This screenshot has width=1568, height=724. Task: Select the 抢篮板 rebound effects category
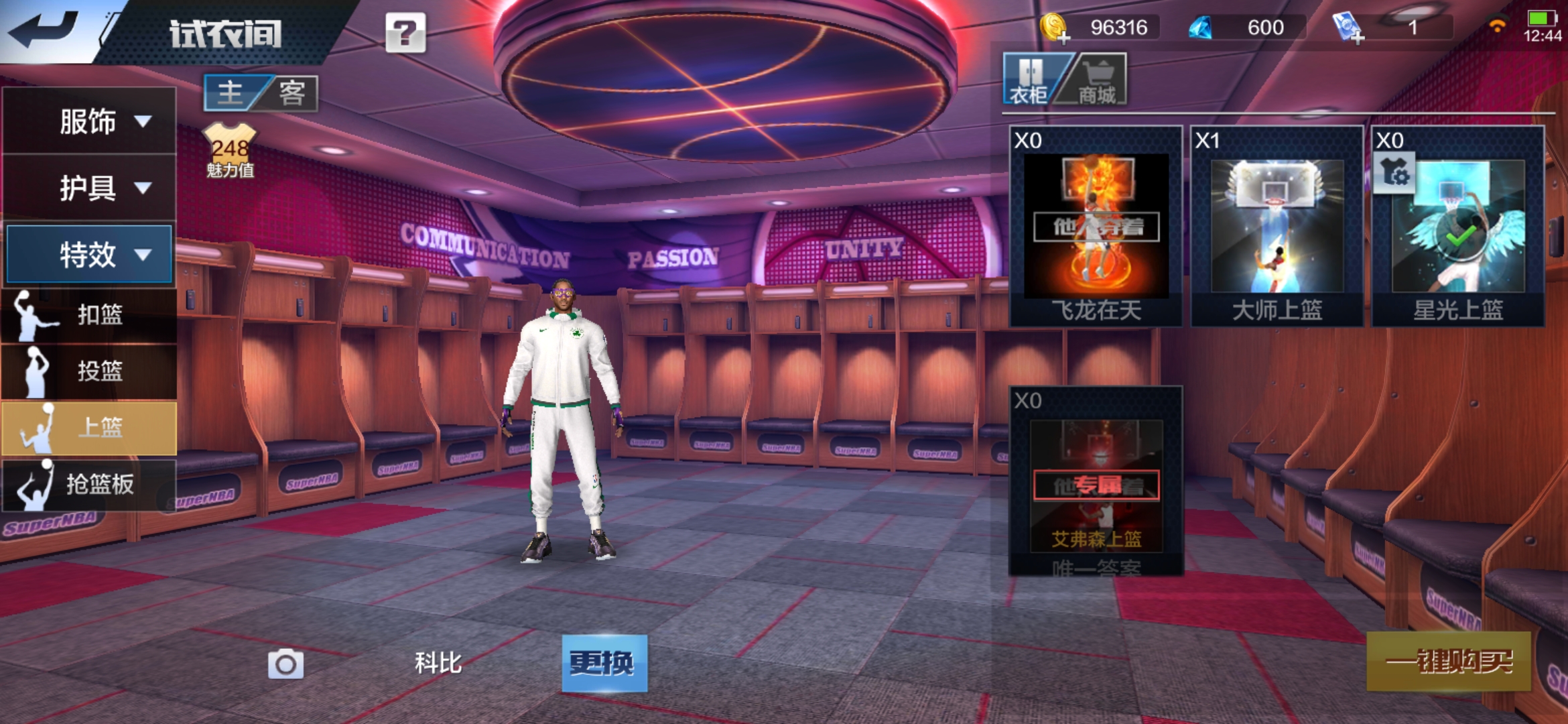click(x=89, y=484)
